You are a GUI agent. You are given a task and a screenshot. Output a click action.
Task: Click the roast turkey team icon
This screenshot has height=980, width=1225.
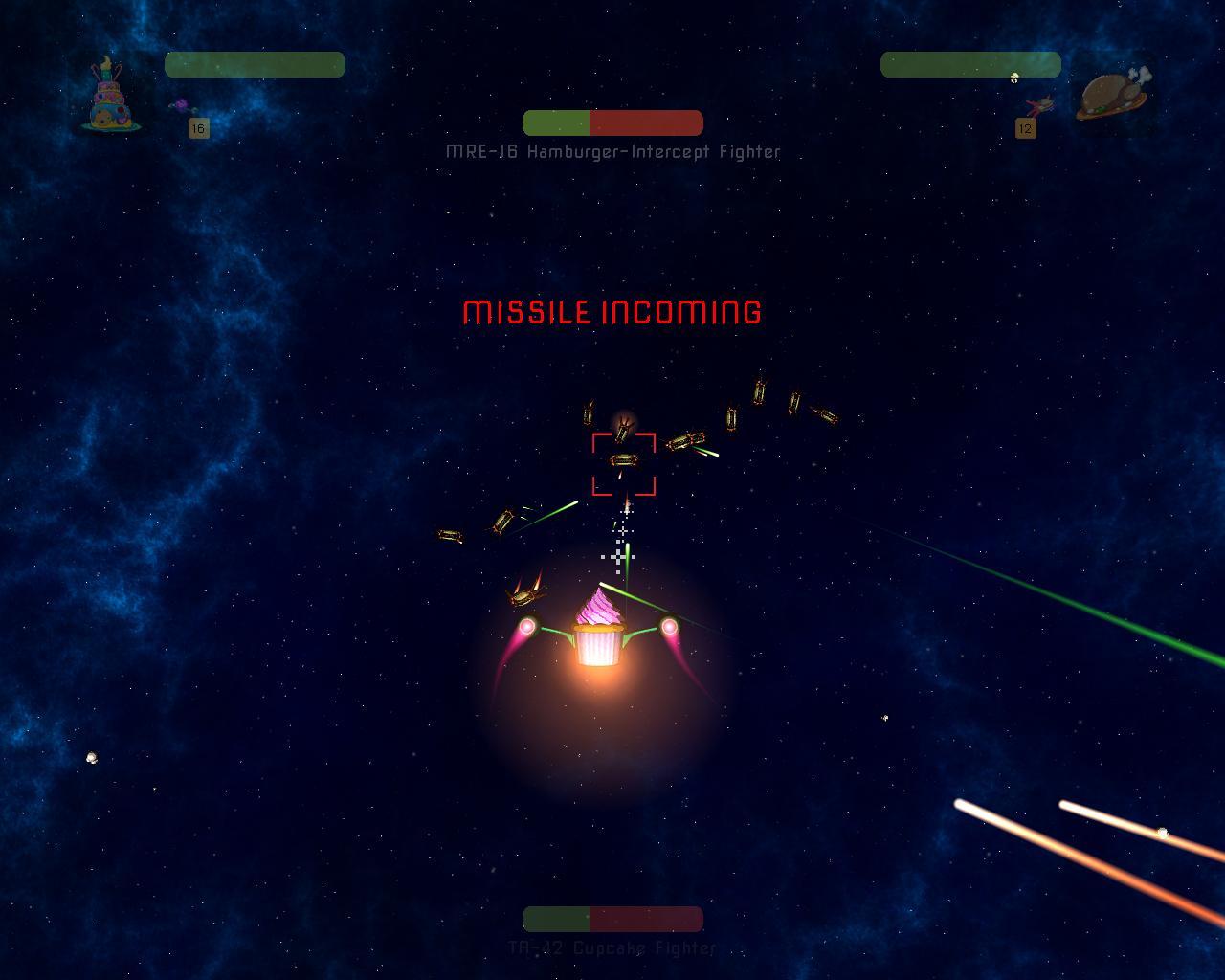tap(1112, 94)
